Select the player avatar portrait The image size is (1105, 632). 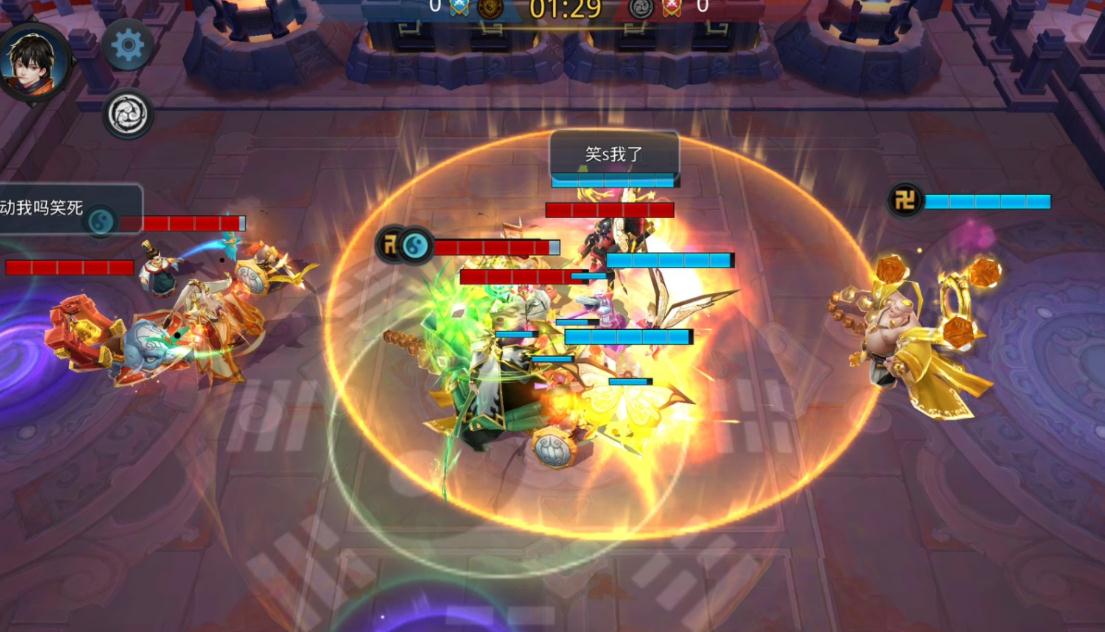point(35,62)
